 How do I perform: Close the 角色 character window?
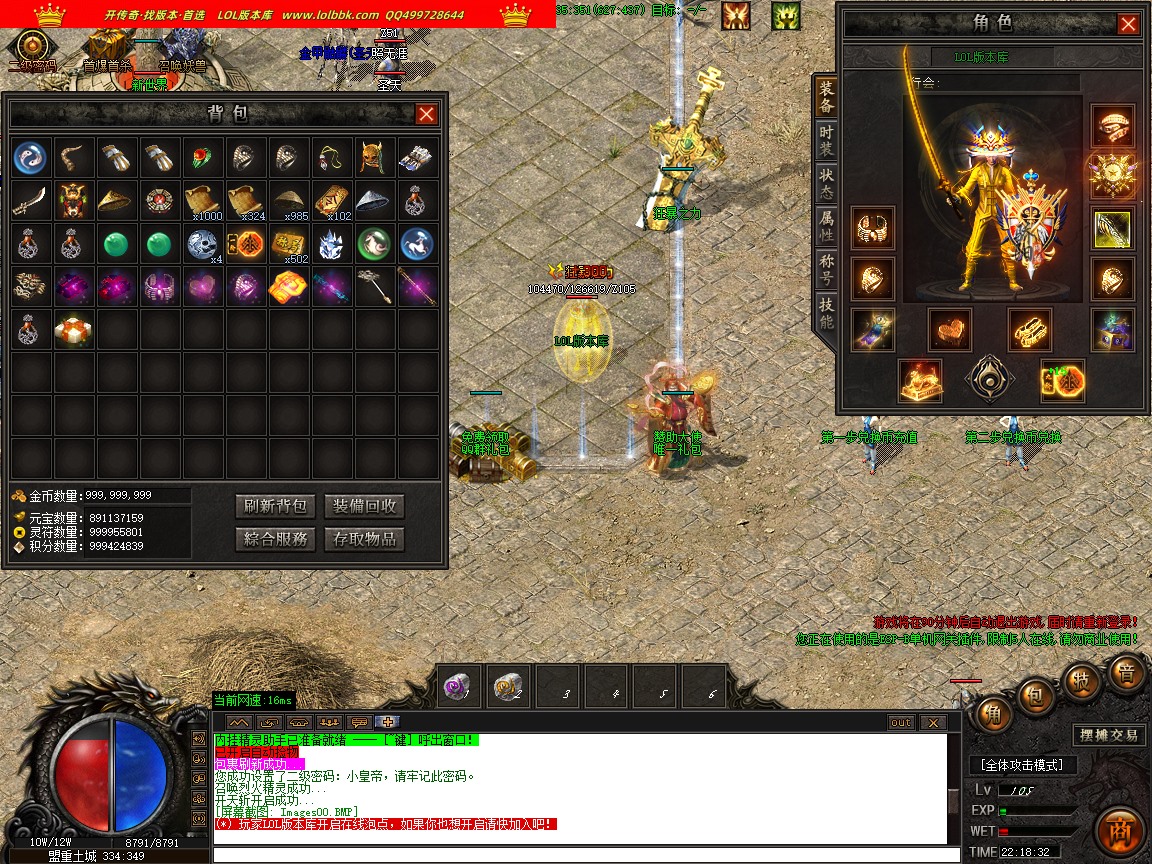pyautogui.click(x=1128, y=24)
